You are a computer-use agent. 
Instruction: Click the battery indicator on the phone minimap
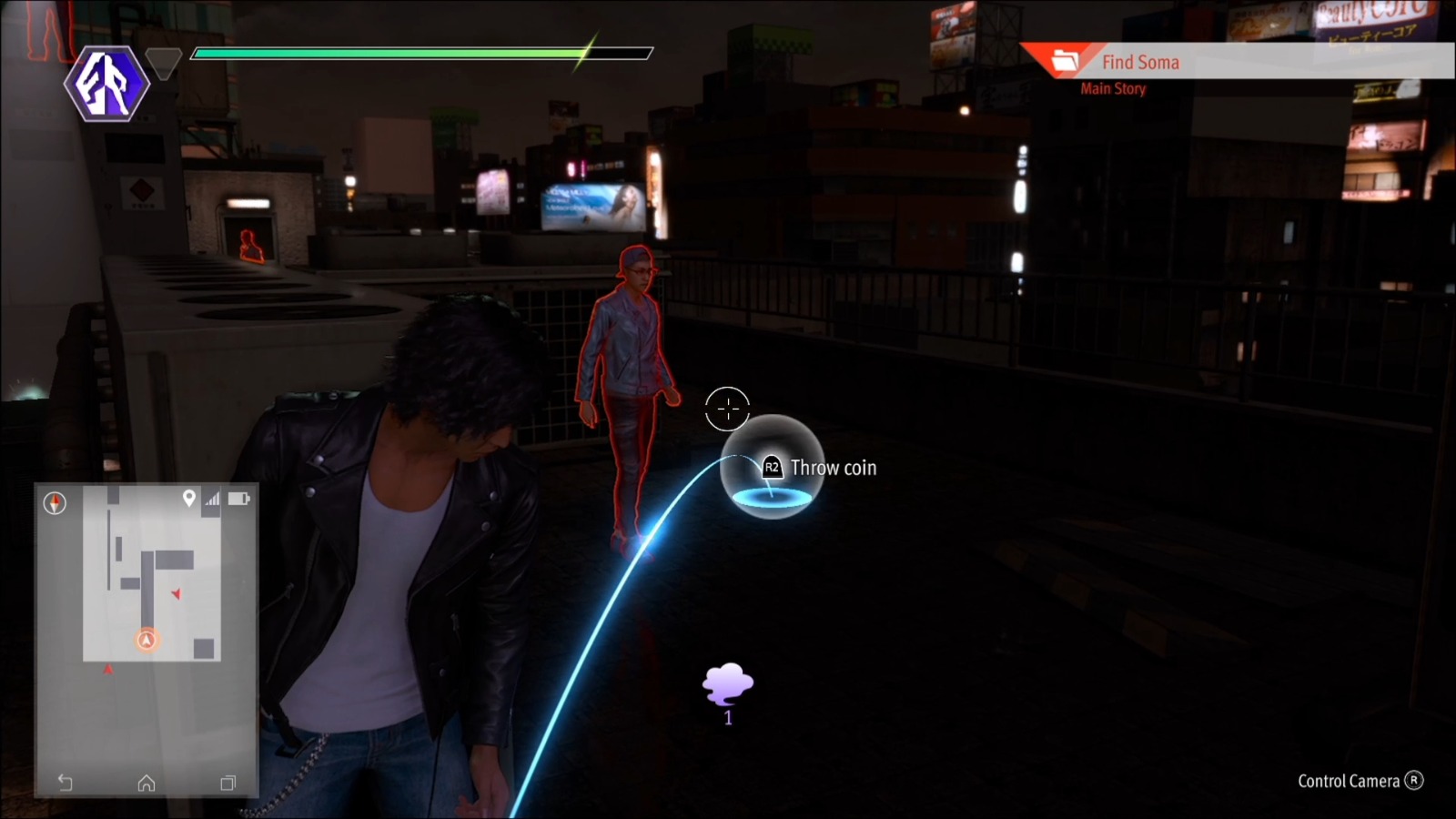pyautogui.click(x=238, y=498)
